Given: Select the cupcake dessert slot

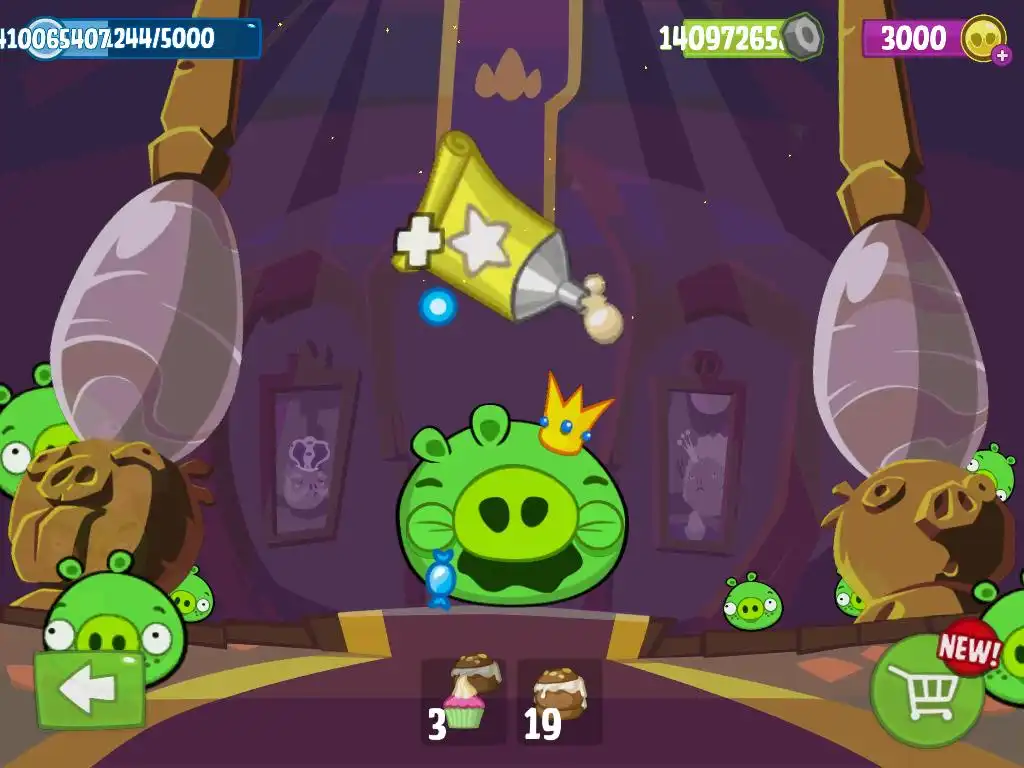Looking at the screenshot, I should 463,702.
